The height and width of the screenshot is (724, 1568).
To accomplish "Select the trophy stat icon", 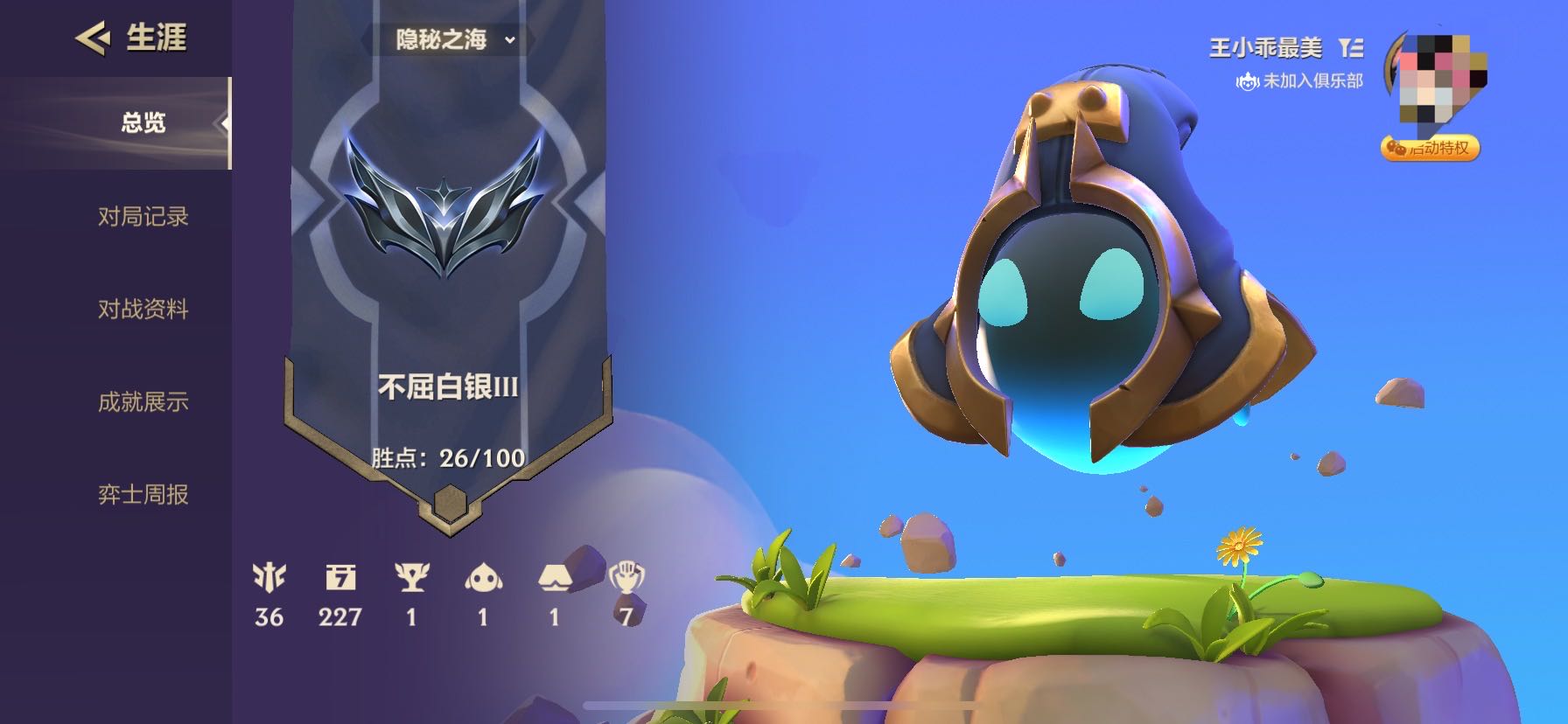I will click(x=411, y=577).
